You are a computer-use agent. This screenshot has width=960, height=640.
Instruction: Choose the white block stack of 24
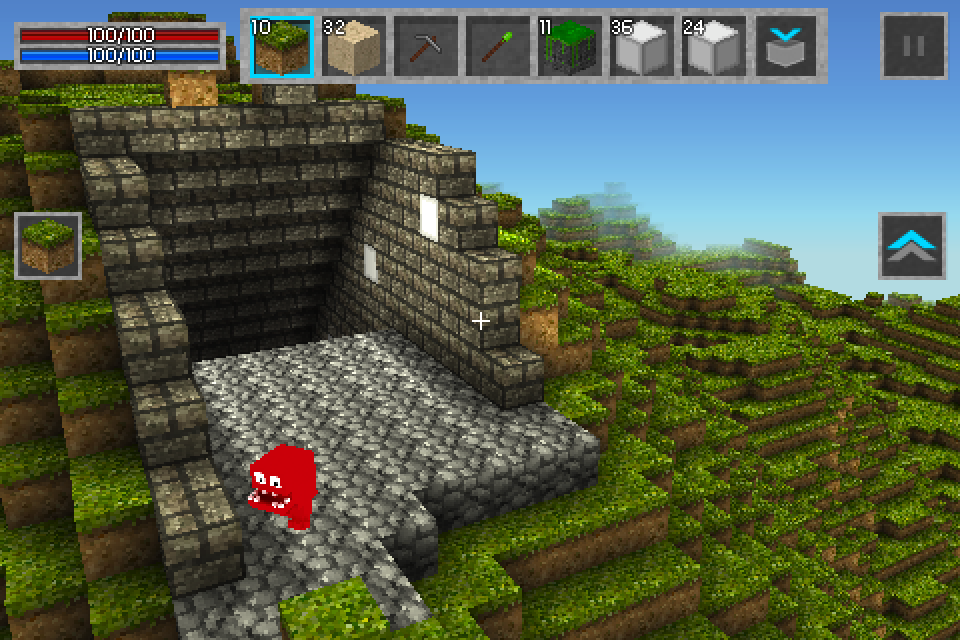(714, 46)
